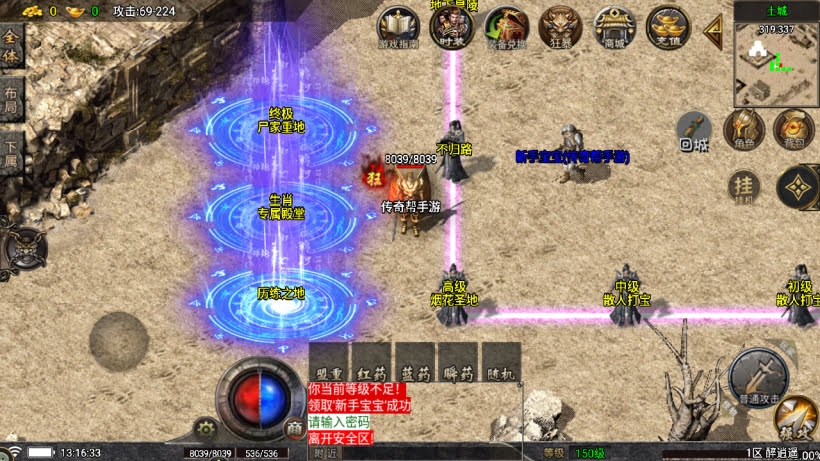Image resolution: width=820 pixels, height=461 pixels.
Task: Open the 游戏指南 game guide
Action: click(399, 28)
